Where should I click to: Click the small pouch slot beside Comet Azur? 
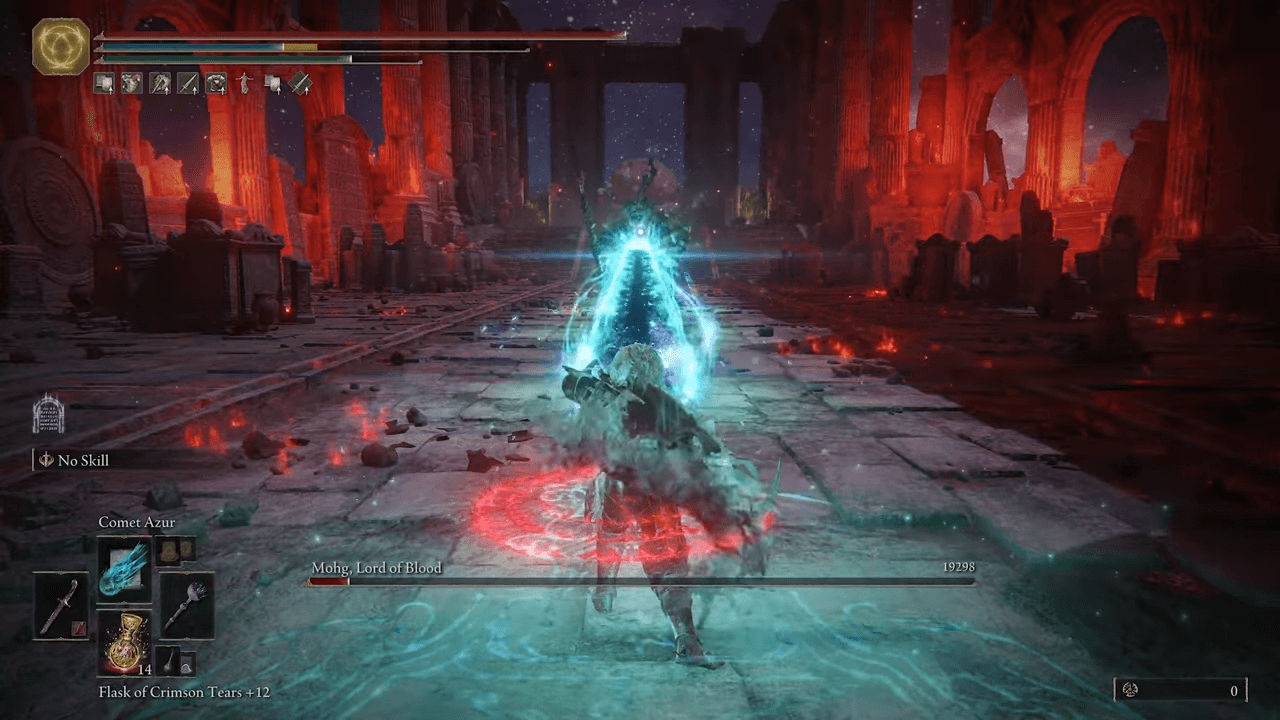(x=173, y=549)
